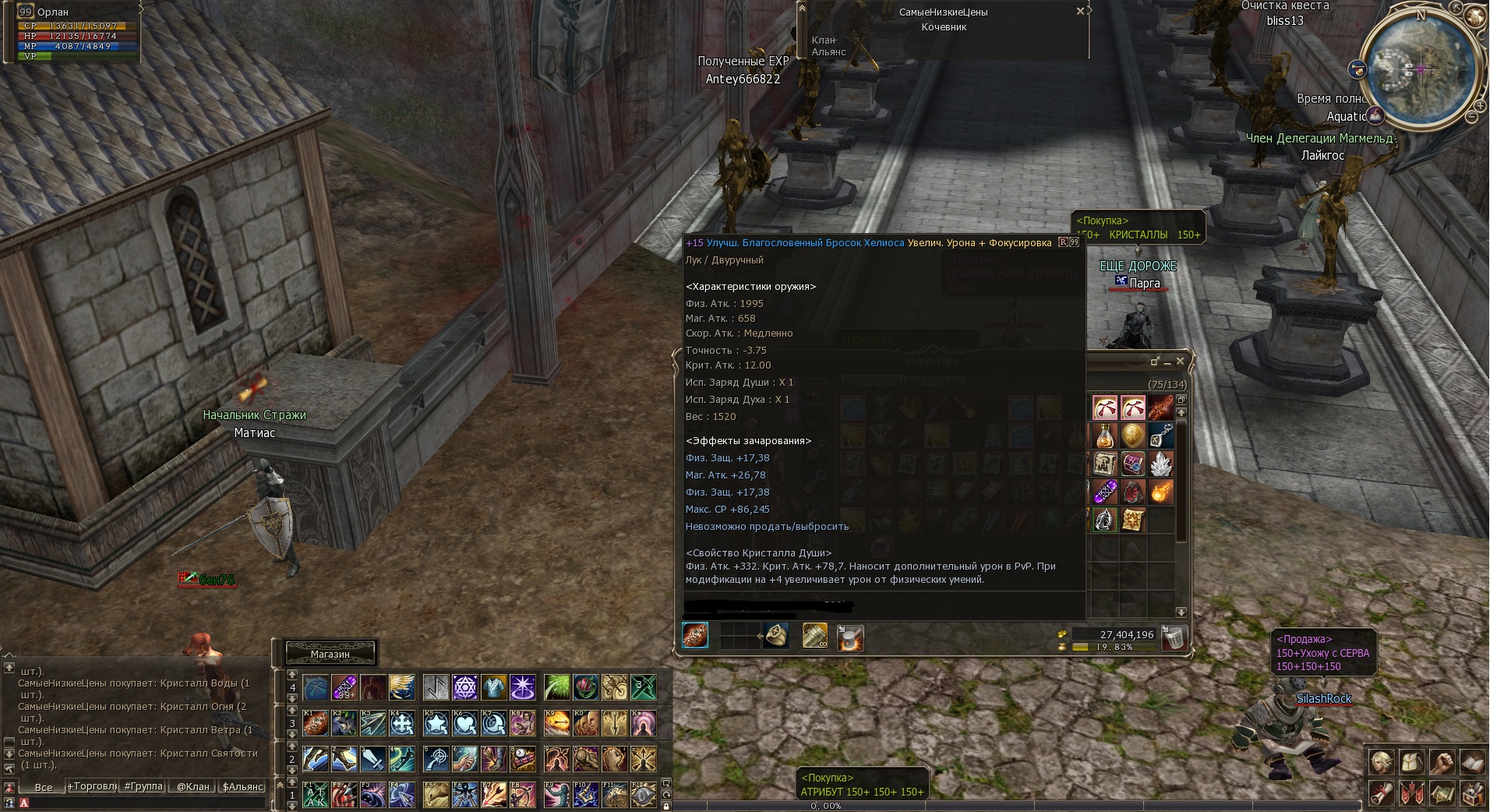Image resolution: width=1490 pixels, height=812 pixels.
Task: Switch to the $Альянс chat tab
Action: point(242,786)
